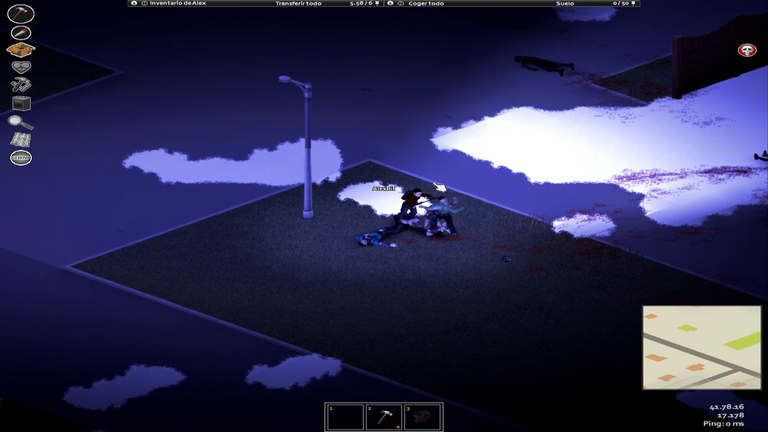Viewport: 768px width, 432px height.
Task: Open the heart health panel
Action: 20,67
